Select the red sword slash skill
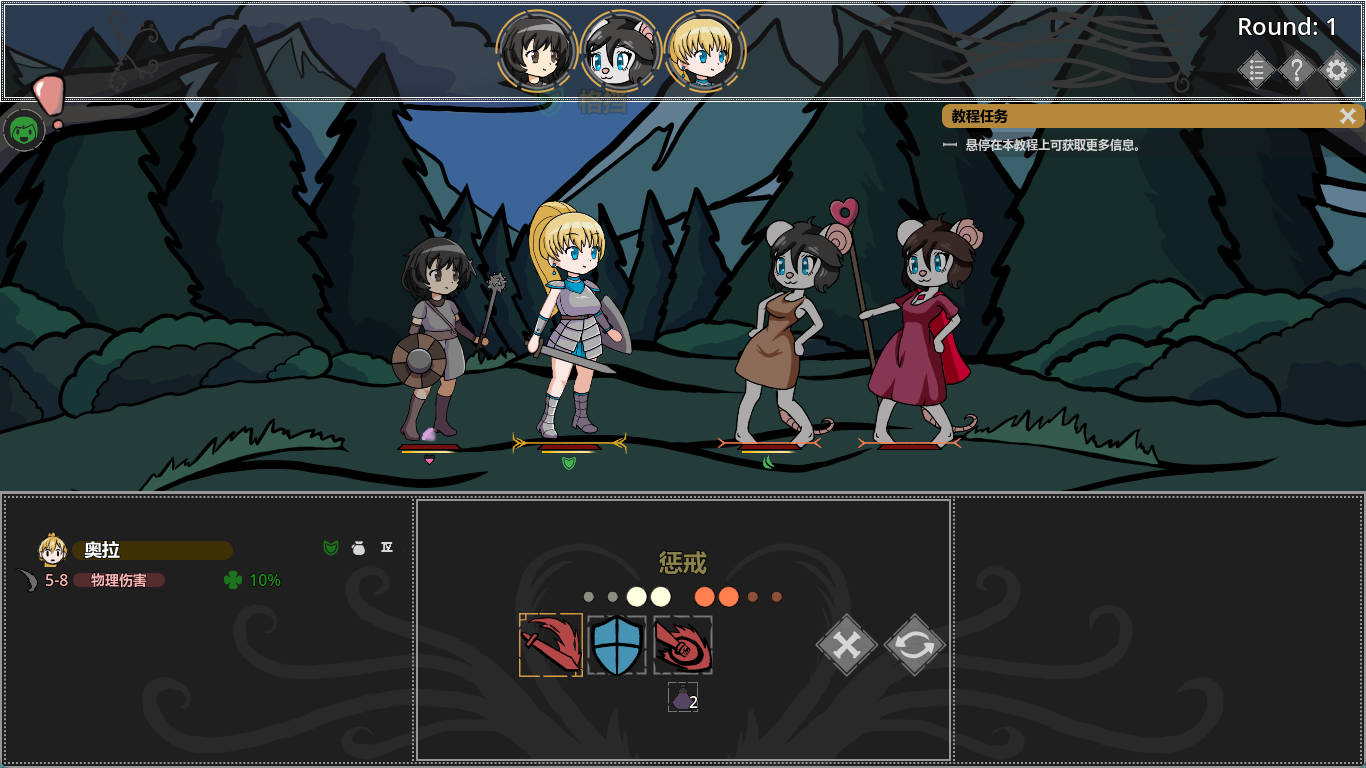 551,645
